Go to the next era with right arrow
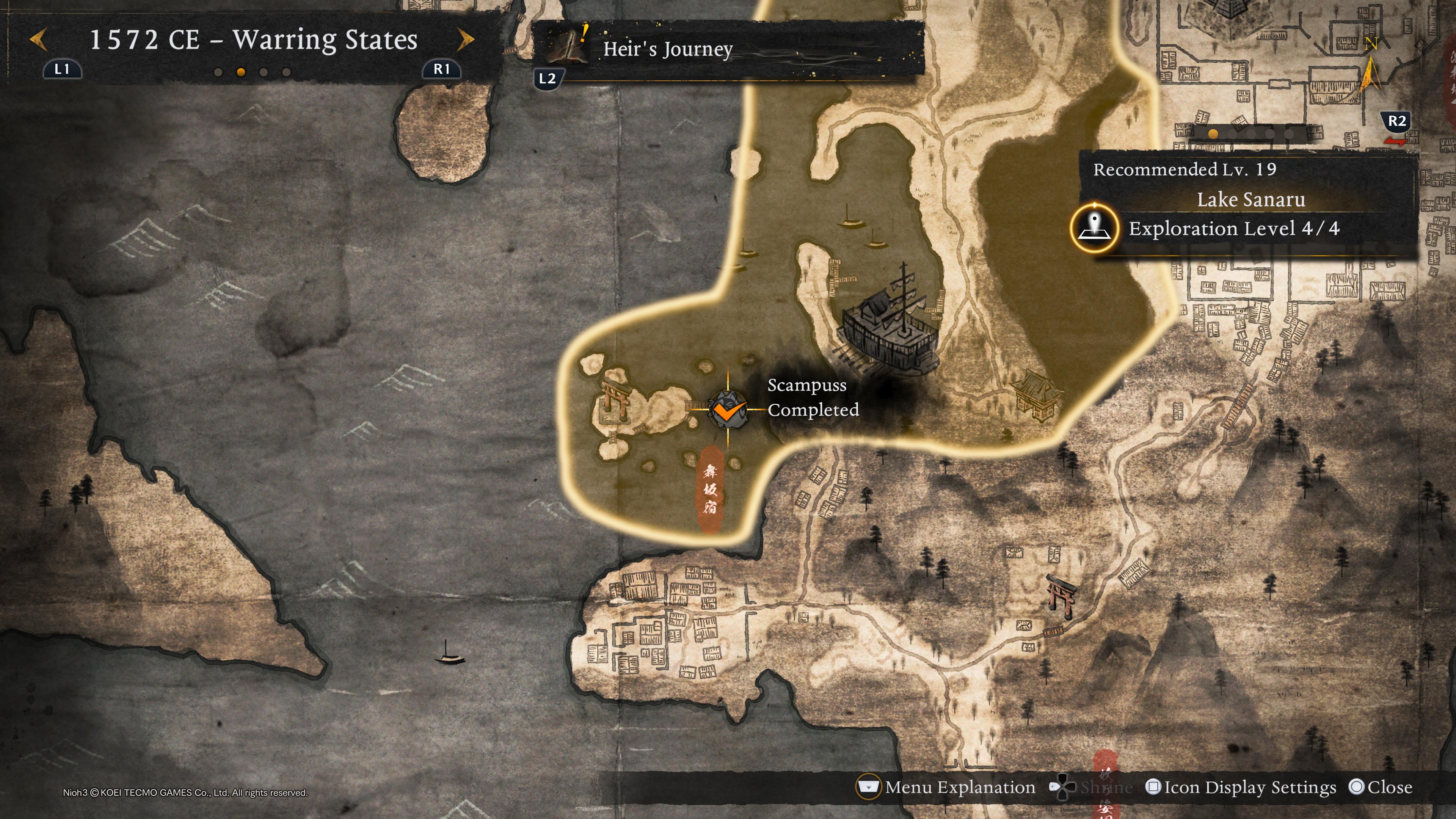 pos(465,39)
